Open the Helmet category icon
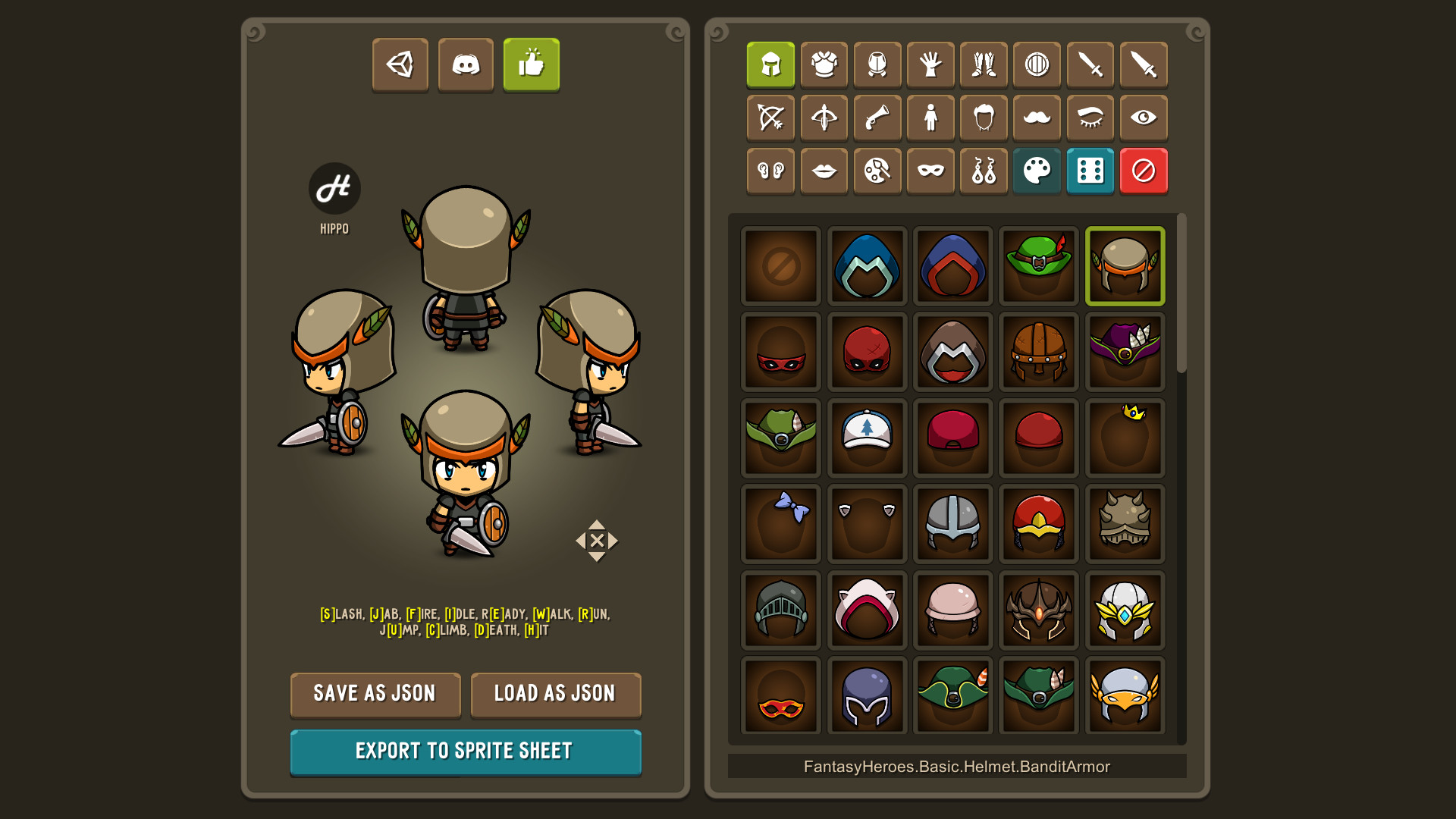Screen dimensions: 1456x819 [770, 65]
